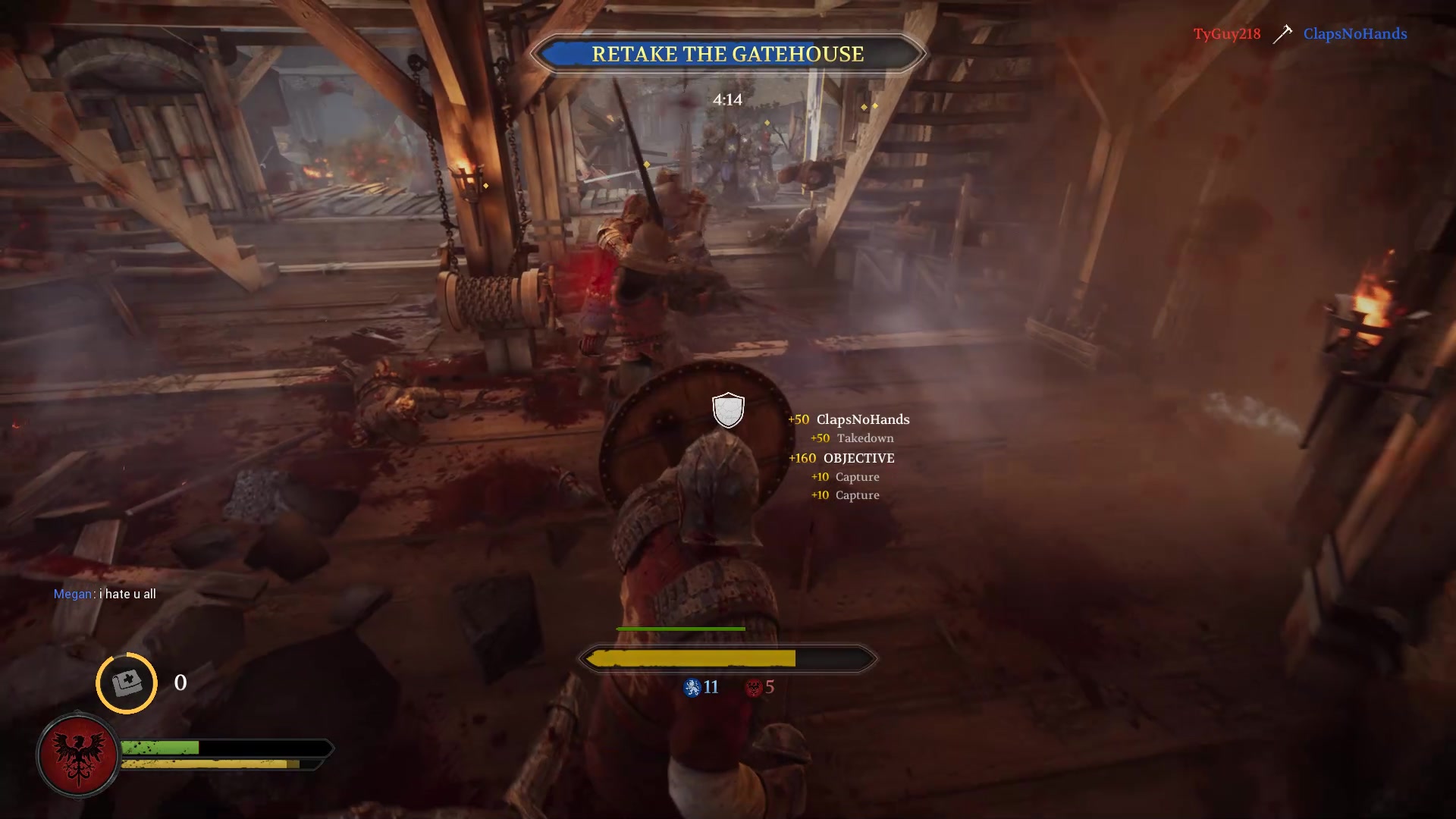Image resolution: width=1456 pixels, height=819 pixels.
Task: Click the red team score icon
Action: (x=754, y=688)
